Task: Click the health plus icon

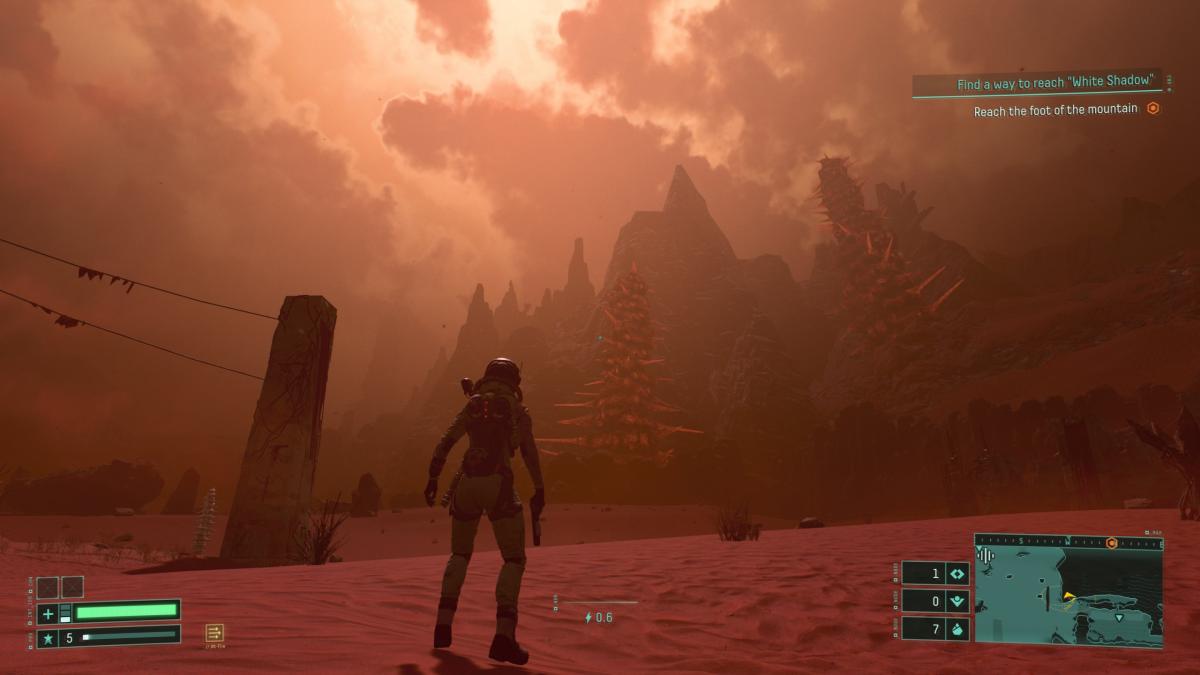Action: coord(48,613)
